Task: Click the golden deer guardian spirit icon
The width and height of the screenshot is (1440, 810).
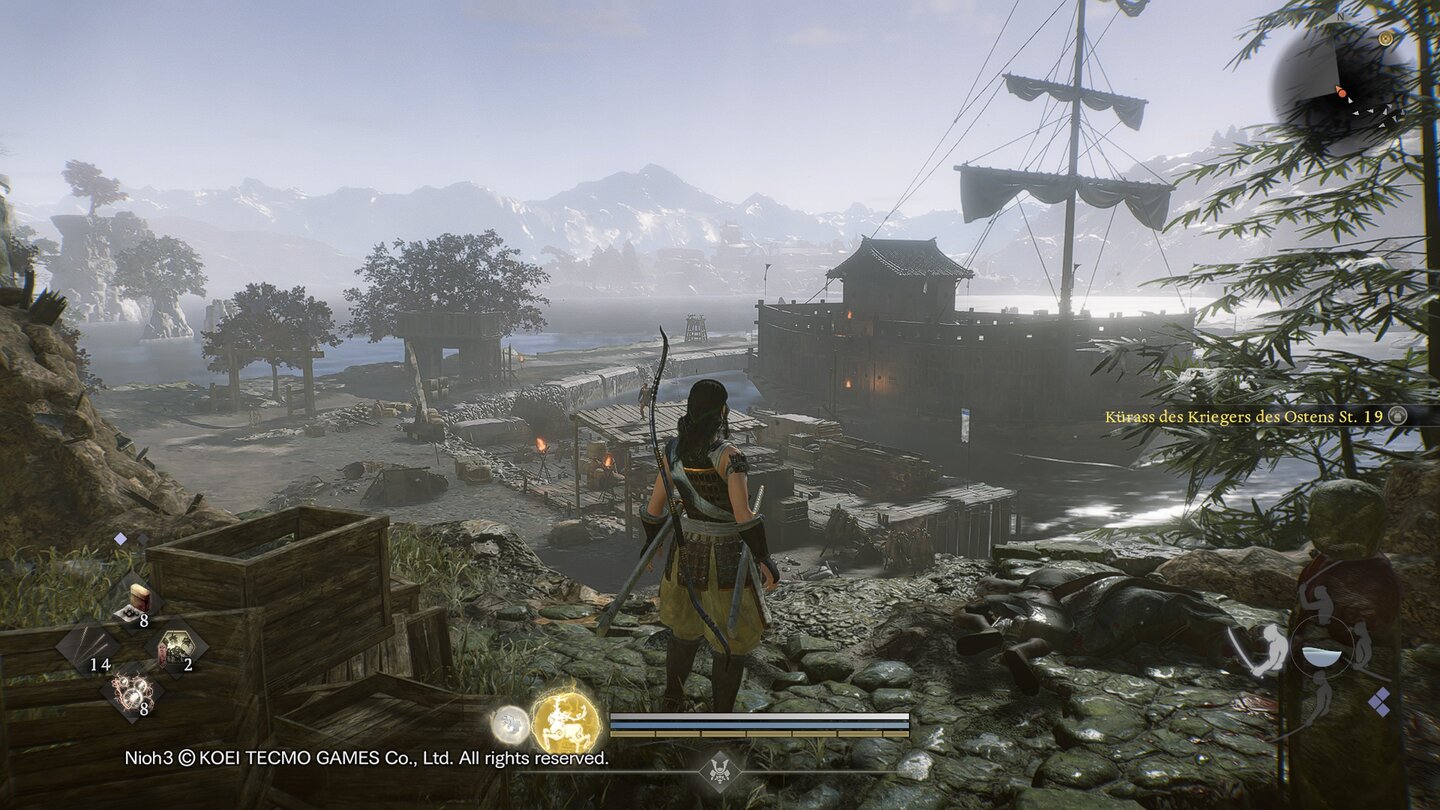Action: tap(566, 722)
